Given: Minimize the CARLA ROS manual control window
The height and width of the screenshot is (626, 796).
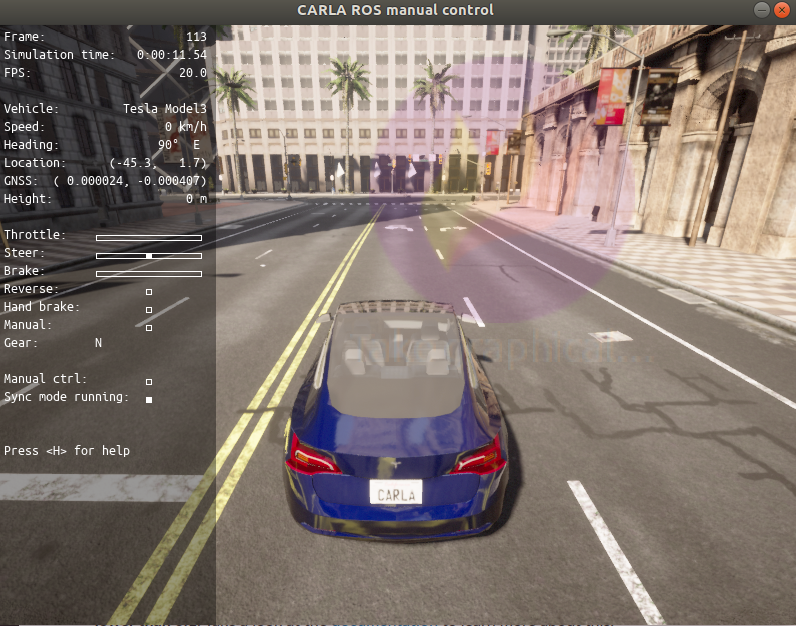Looking at the screenshot, I should click(763, 9).
